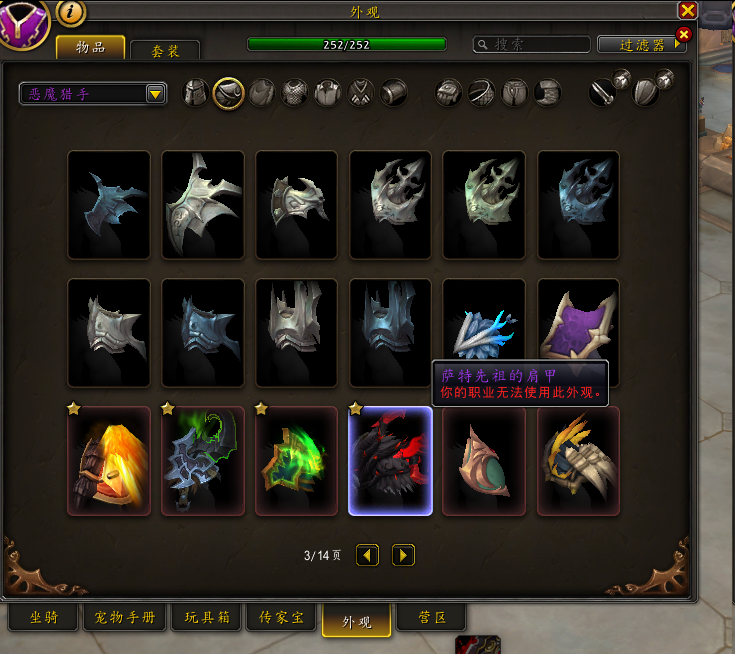Go to the previous appearance page
735x654 pixels.
pos(367,554)
